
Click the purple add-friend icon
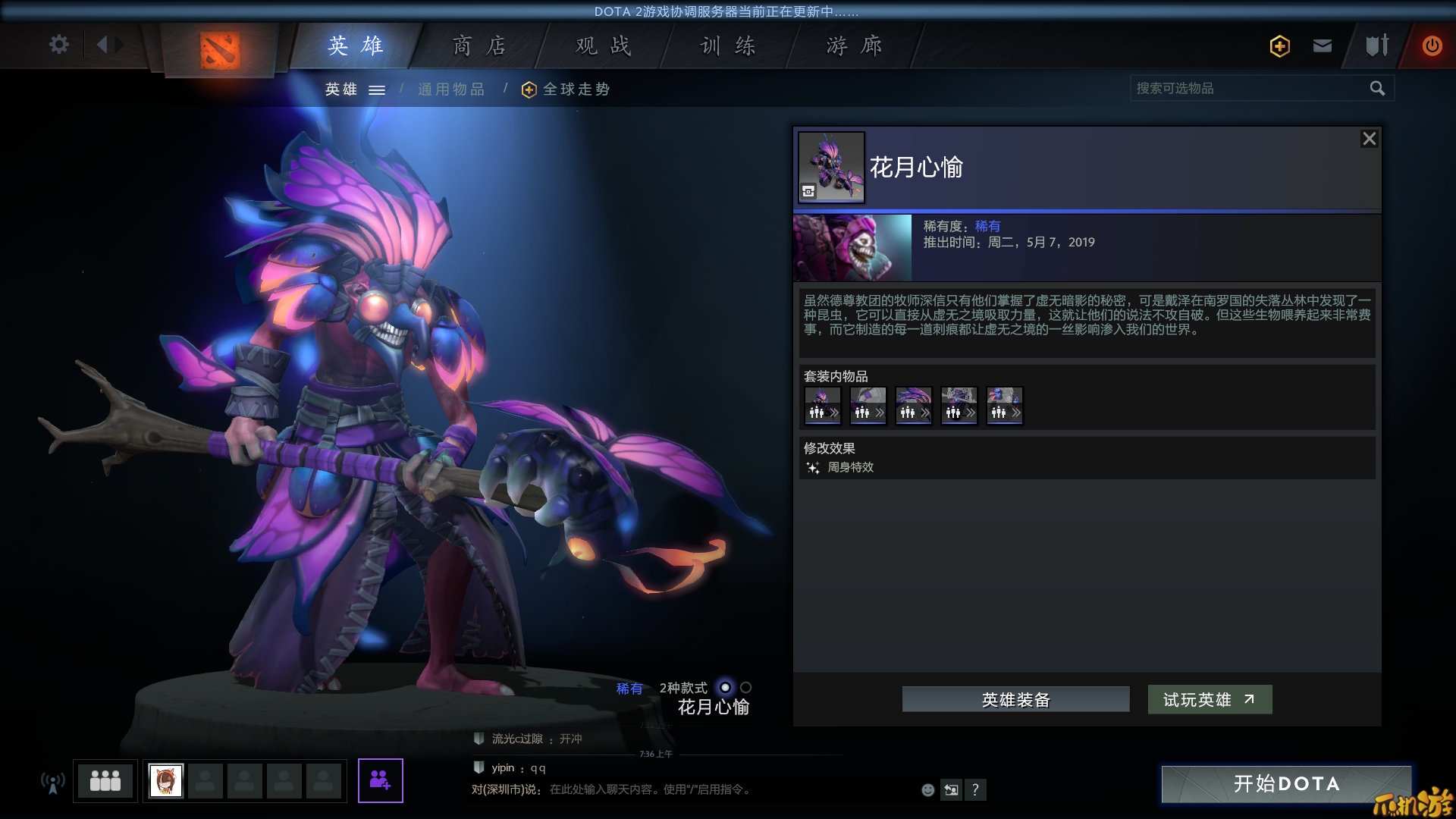(381, 781)
